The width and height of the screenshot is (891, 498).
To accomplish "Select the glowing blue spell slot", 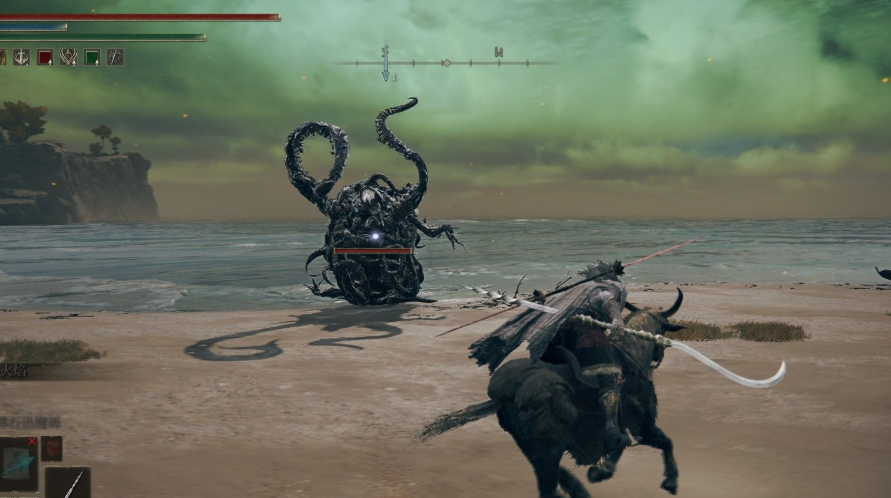I will (x=18, y=463).
